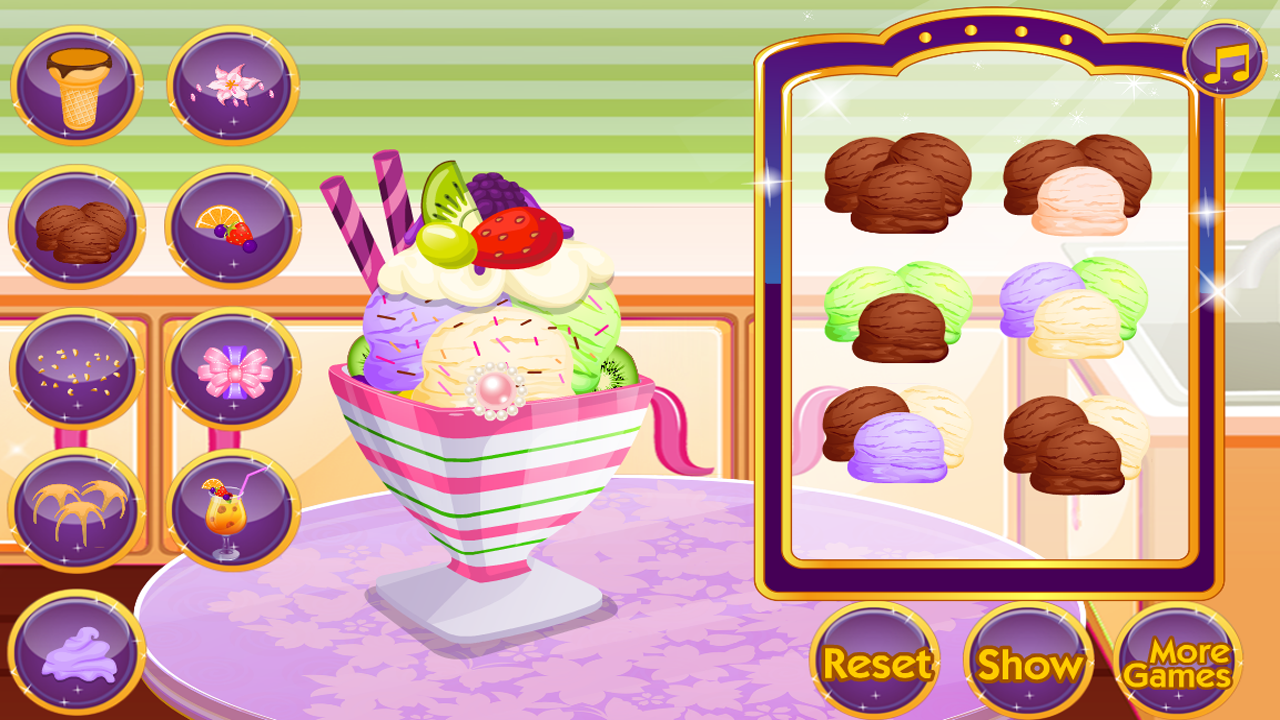Open the fruit toppings category
Viewport: 1280px width, 720px height.
tap(228, 225)
